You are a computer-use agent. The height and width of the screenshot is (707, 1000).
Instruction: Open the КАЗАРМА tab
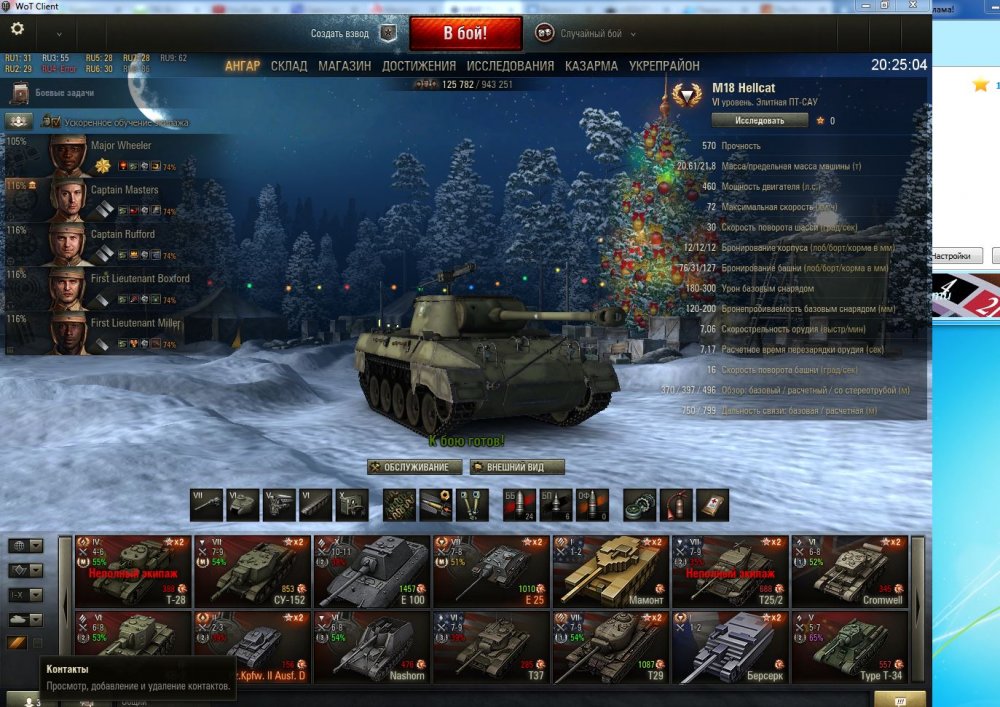click(x=591, y=66)
